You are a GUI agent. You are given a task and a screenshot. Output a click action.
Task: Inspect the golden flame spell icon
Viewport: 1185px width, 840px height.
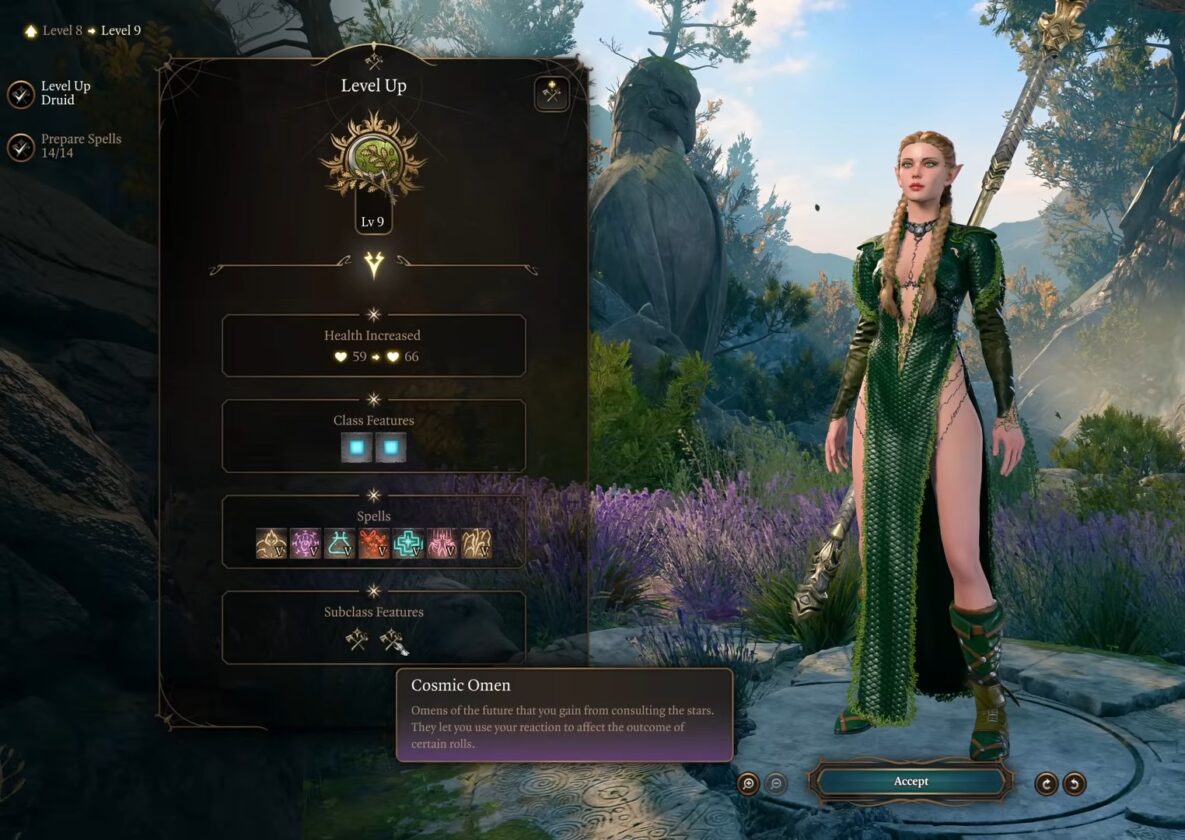click(x=271, y=543)
